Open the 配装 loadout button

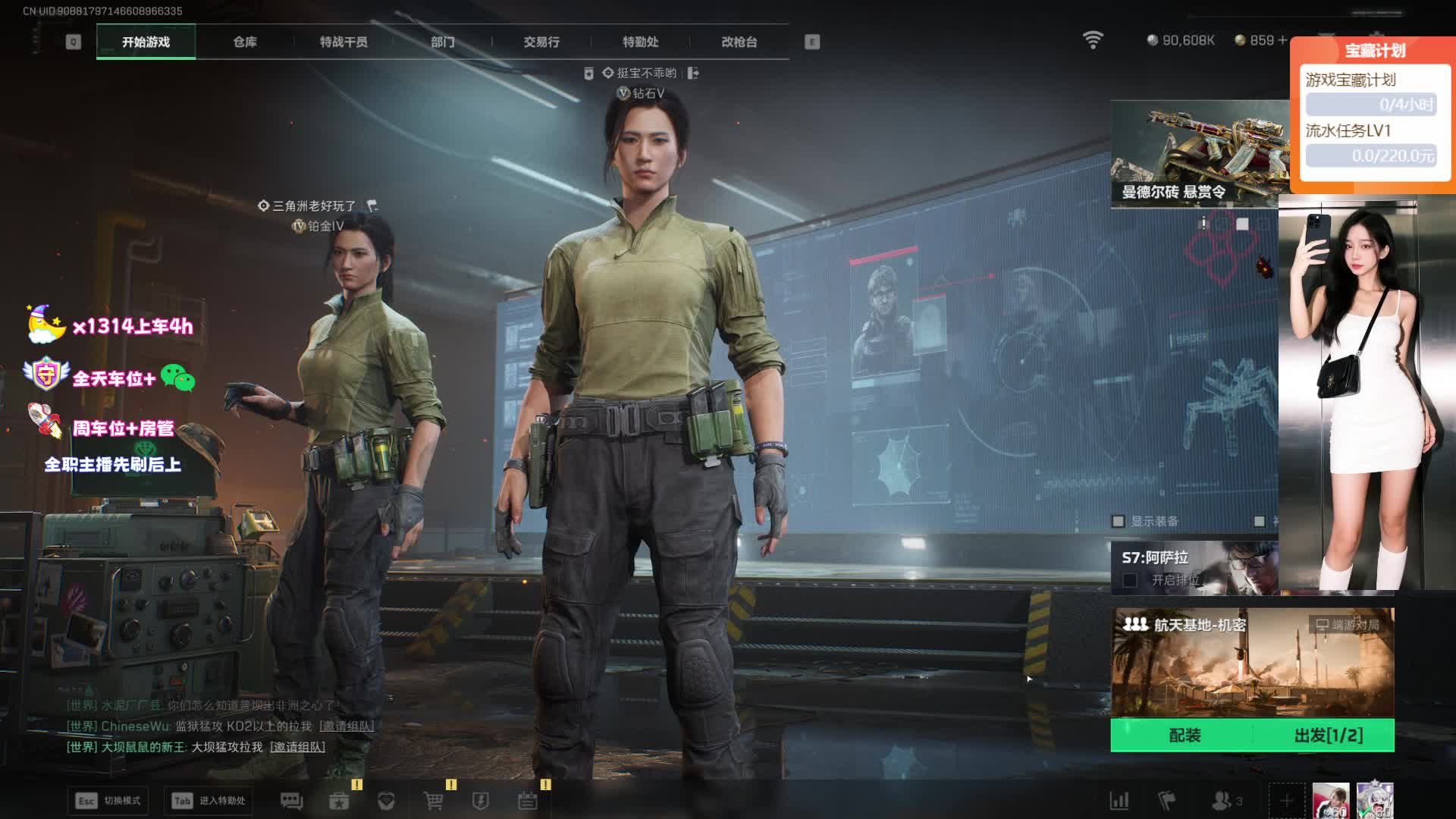click(x=1185, y=735)
